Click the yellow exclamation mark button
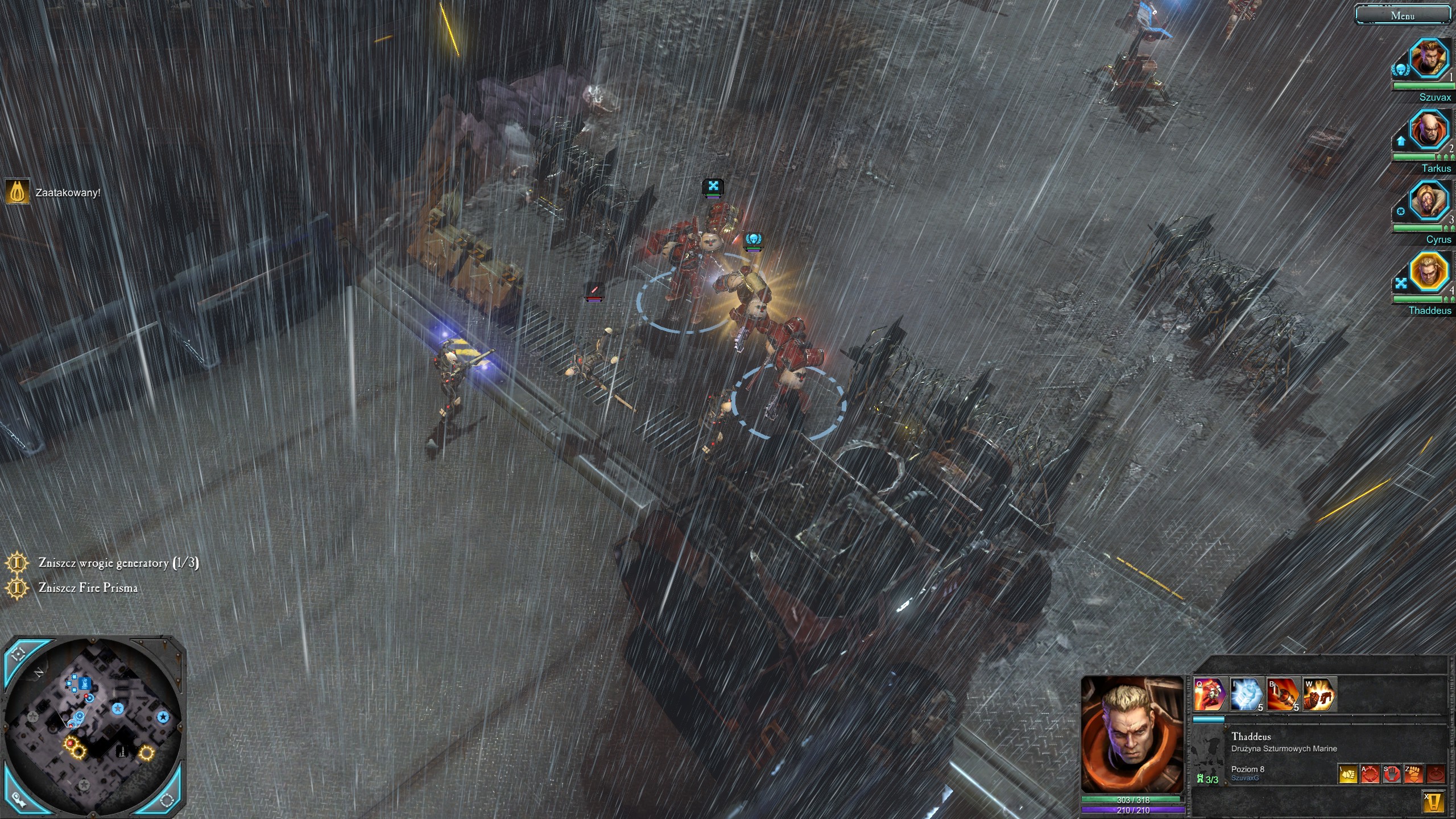The height and width of the screenshot is (819, 1456). click(x=1433, y=802)
